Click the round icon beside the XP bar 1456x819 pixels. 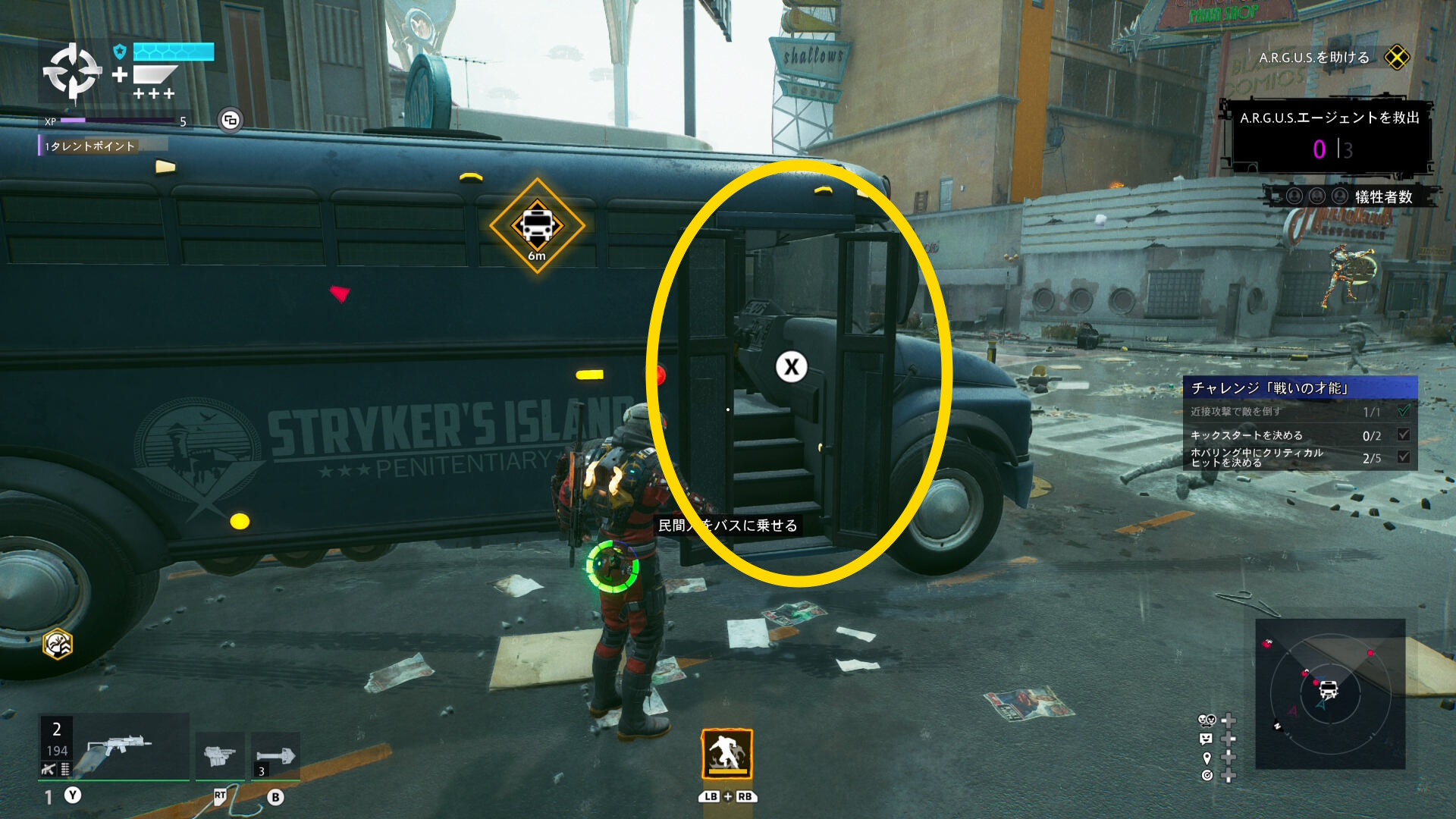(x=231, y=120)
